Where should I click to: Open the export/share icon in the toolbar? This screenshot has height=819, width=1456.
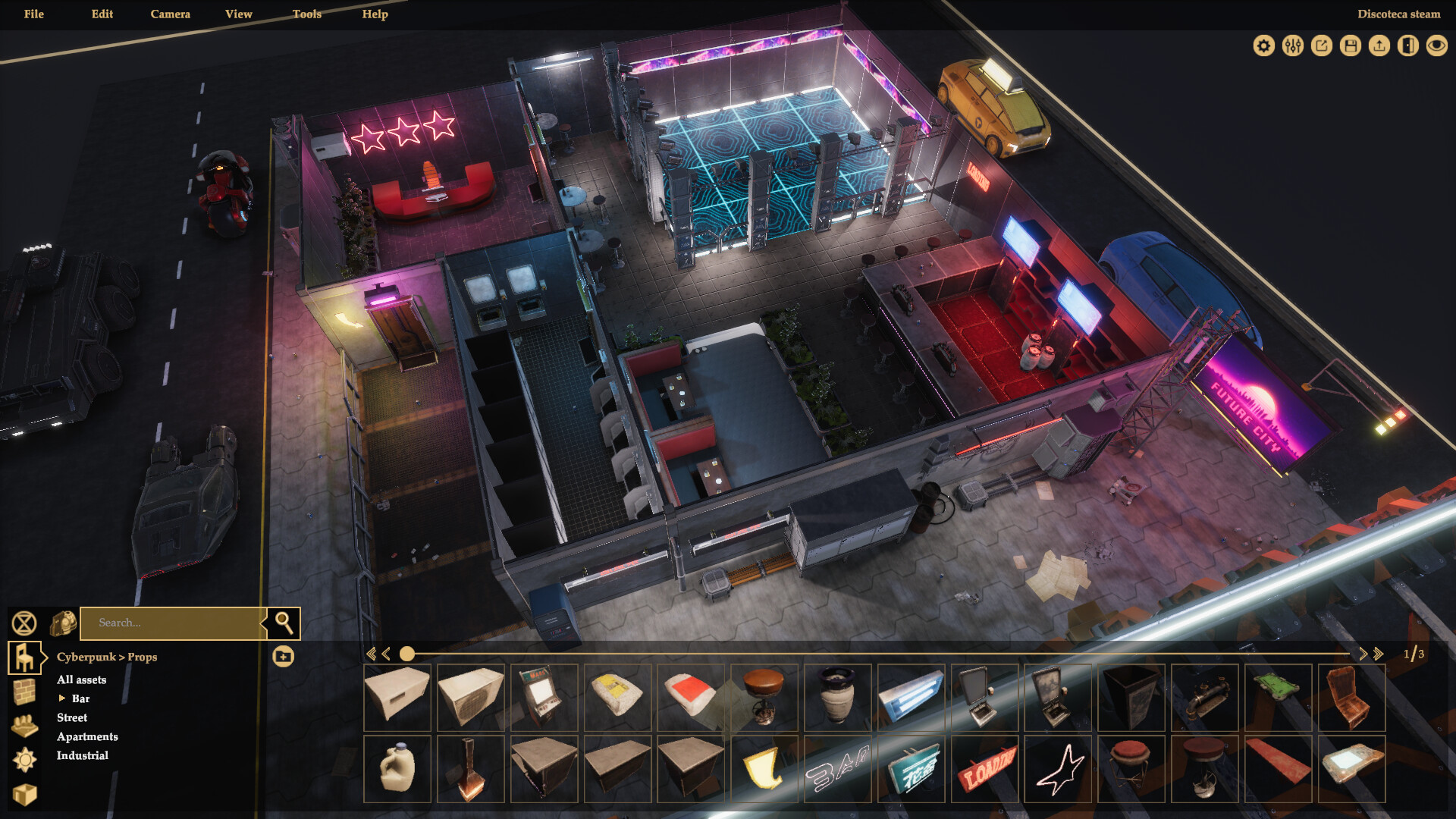pos(1320,45)
